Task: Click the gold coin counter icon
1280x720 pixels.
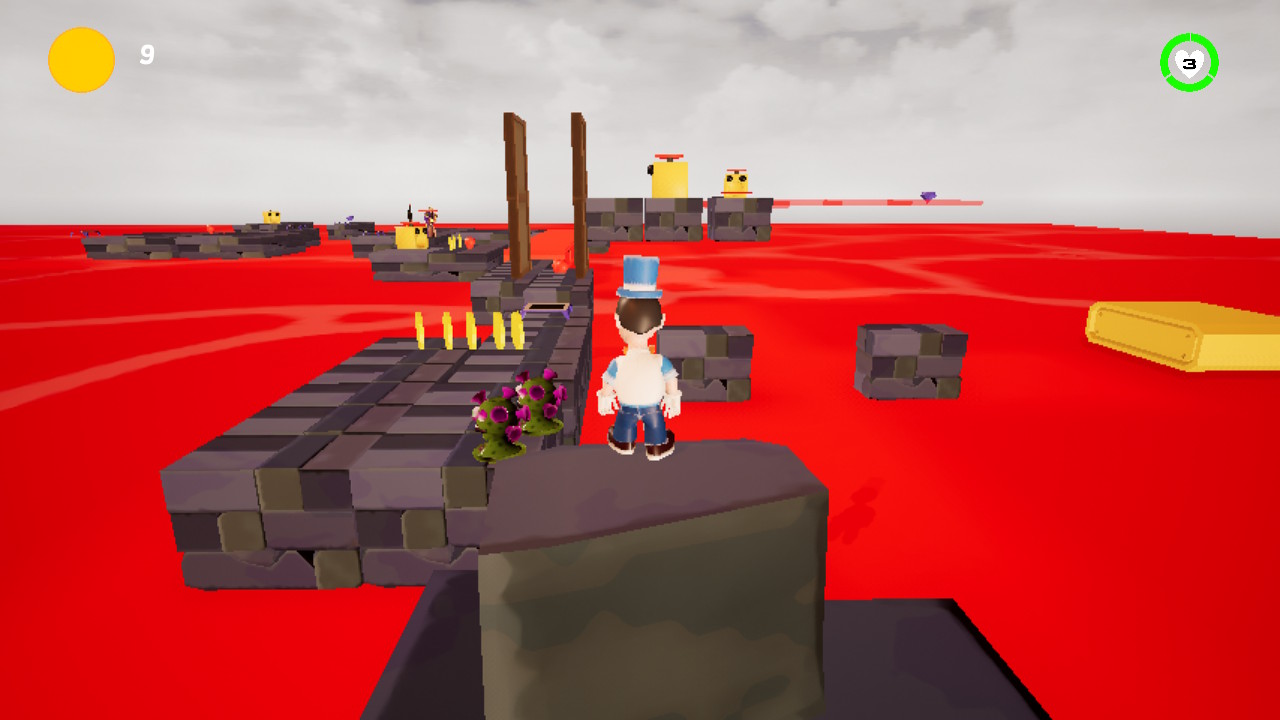Action: 80,59
